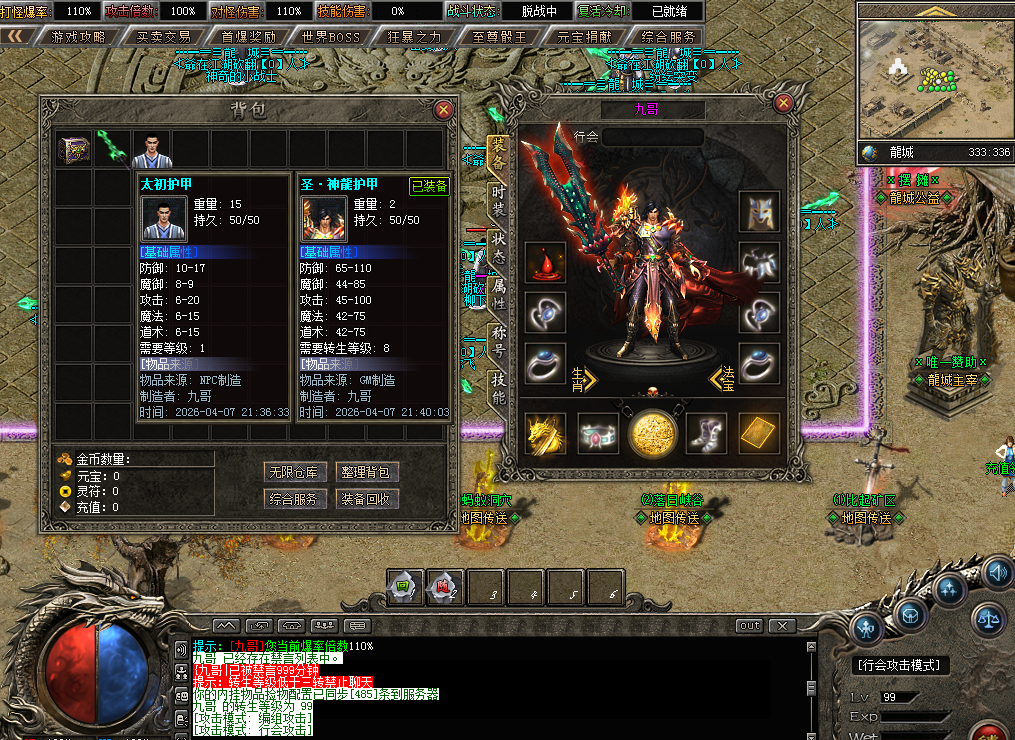The image size is (1015, 740).
Task: Select the boots equipment slot
Action: point(706,433)
